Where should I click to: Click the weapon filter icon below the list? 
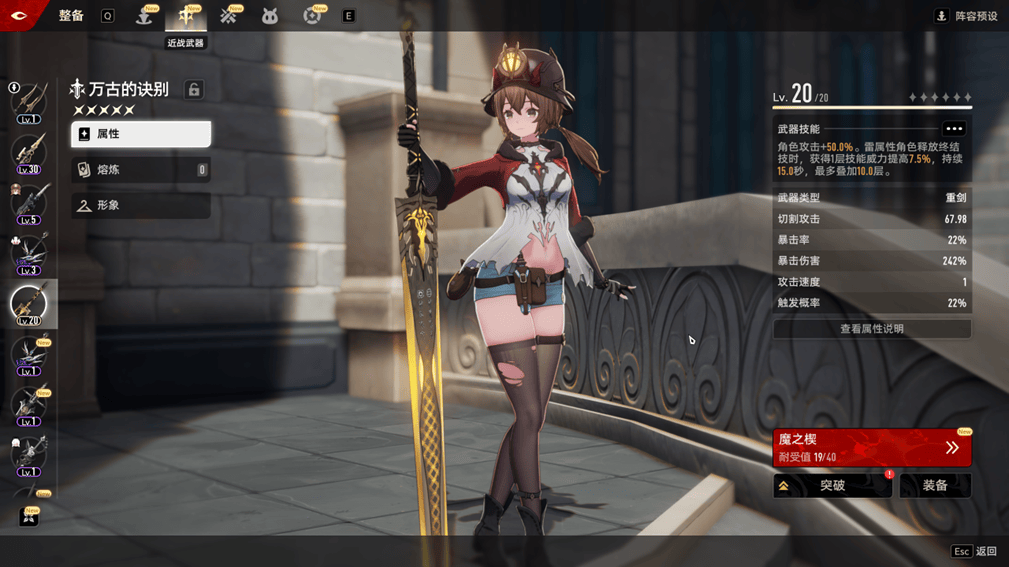pyautogui.click(x=29, y=516)
